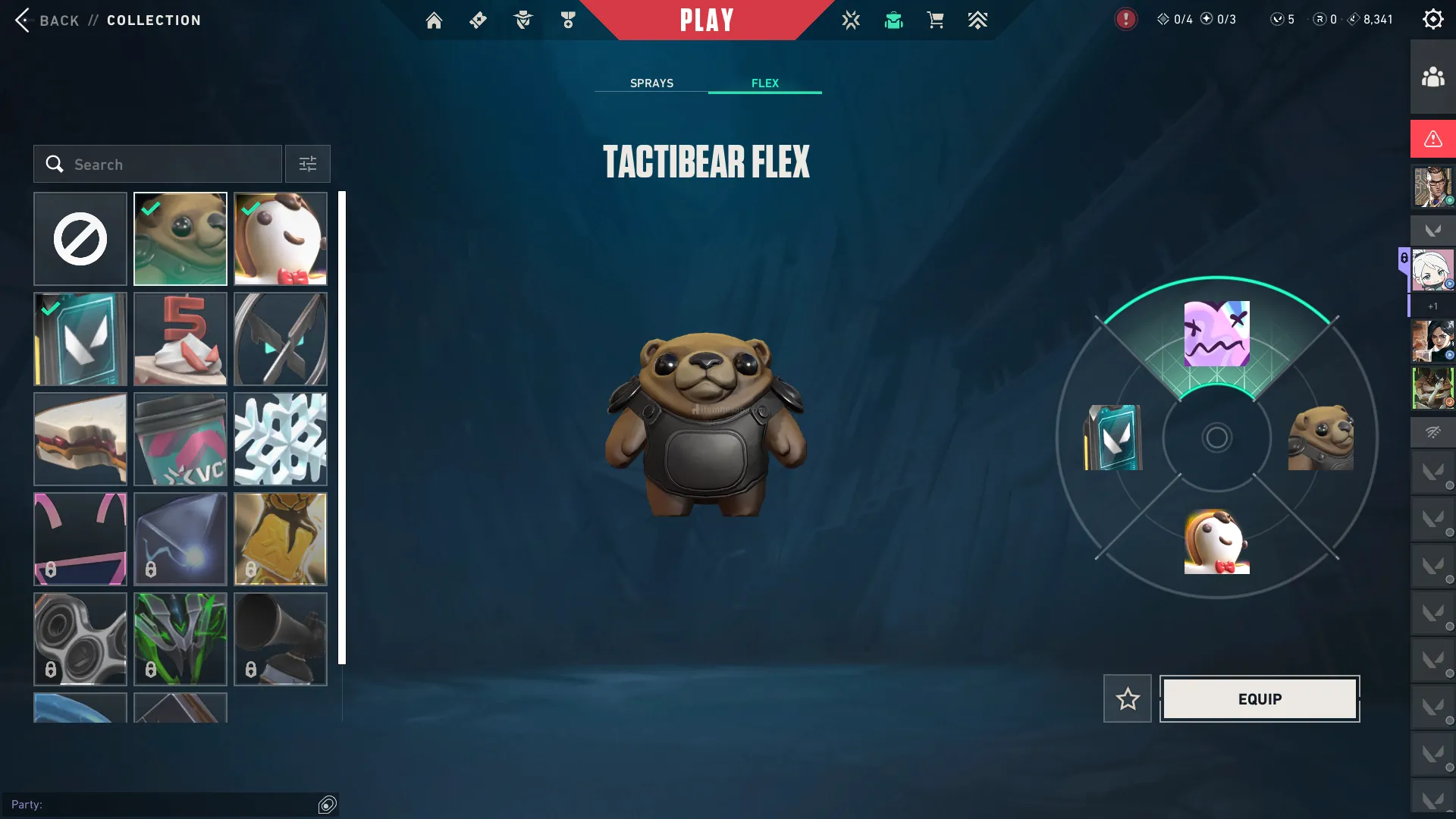The image size is (1456, 819).
Task: Click the red PLAY button
Action: [707, 20]
